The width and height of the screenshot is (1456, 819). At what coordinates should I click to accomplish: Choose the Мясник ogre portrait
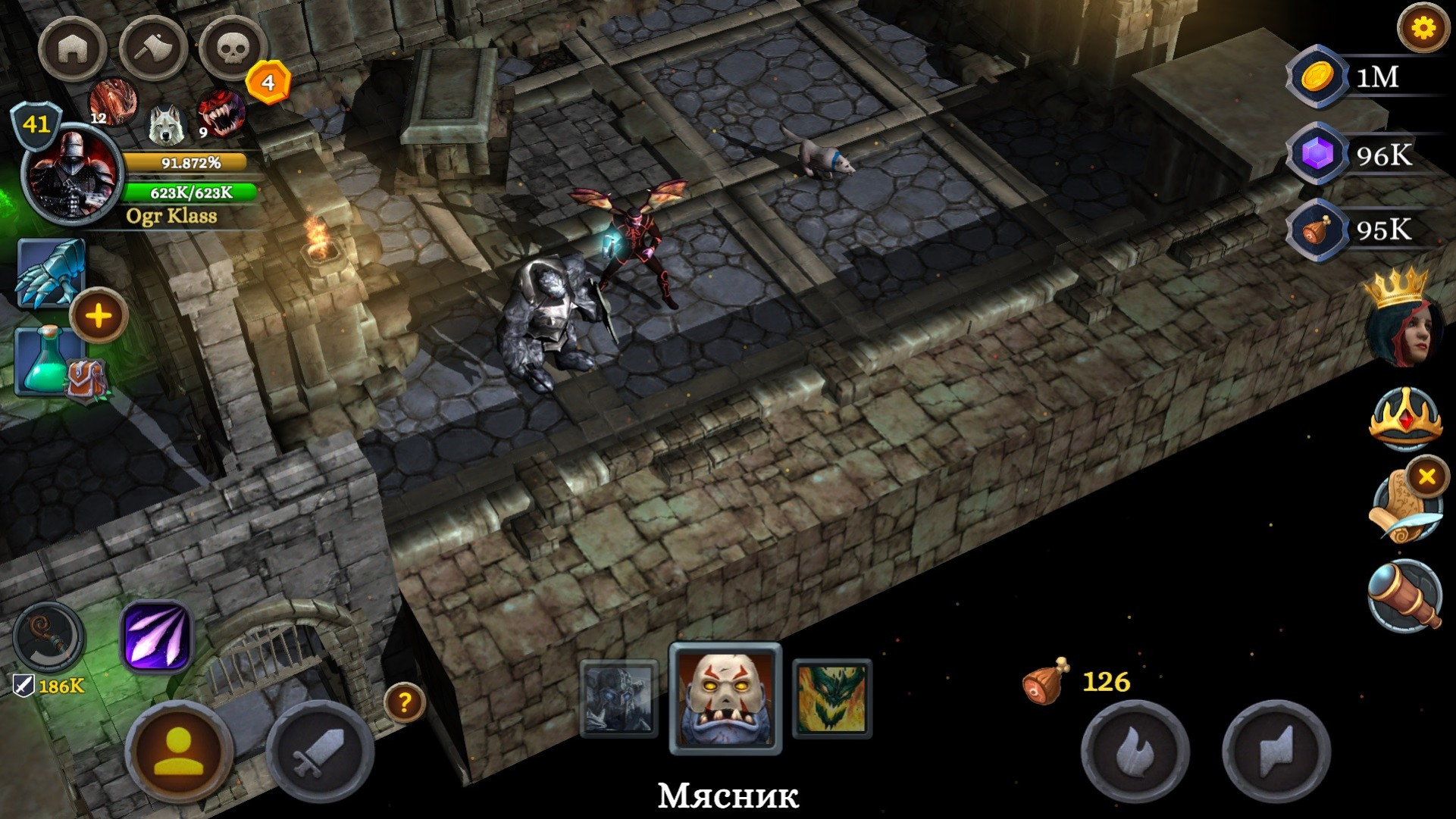[x=725, y=699]
